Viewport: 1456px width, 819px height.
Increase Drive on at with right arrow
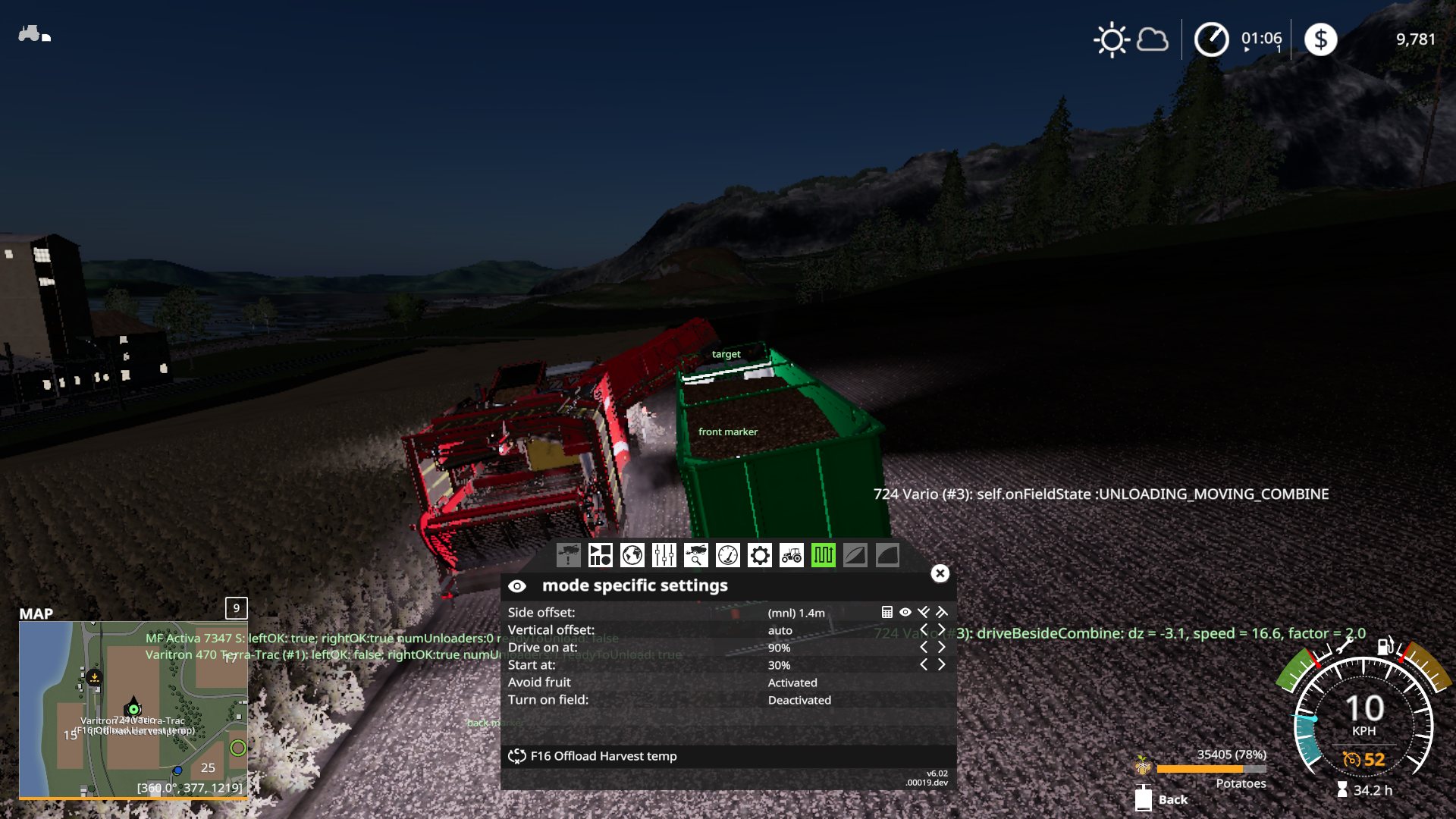click(x=941, y=648)
